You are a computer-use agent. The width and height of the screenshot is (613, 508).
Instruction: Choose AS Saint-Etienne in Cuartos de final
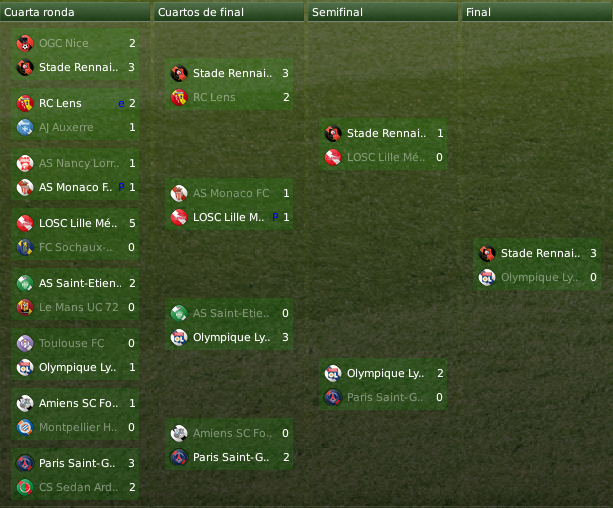231,313
